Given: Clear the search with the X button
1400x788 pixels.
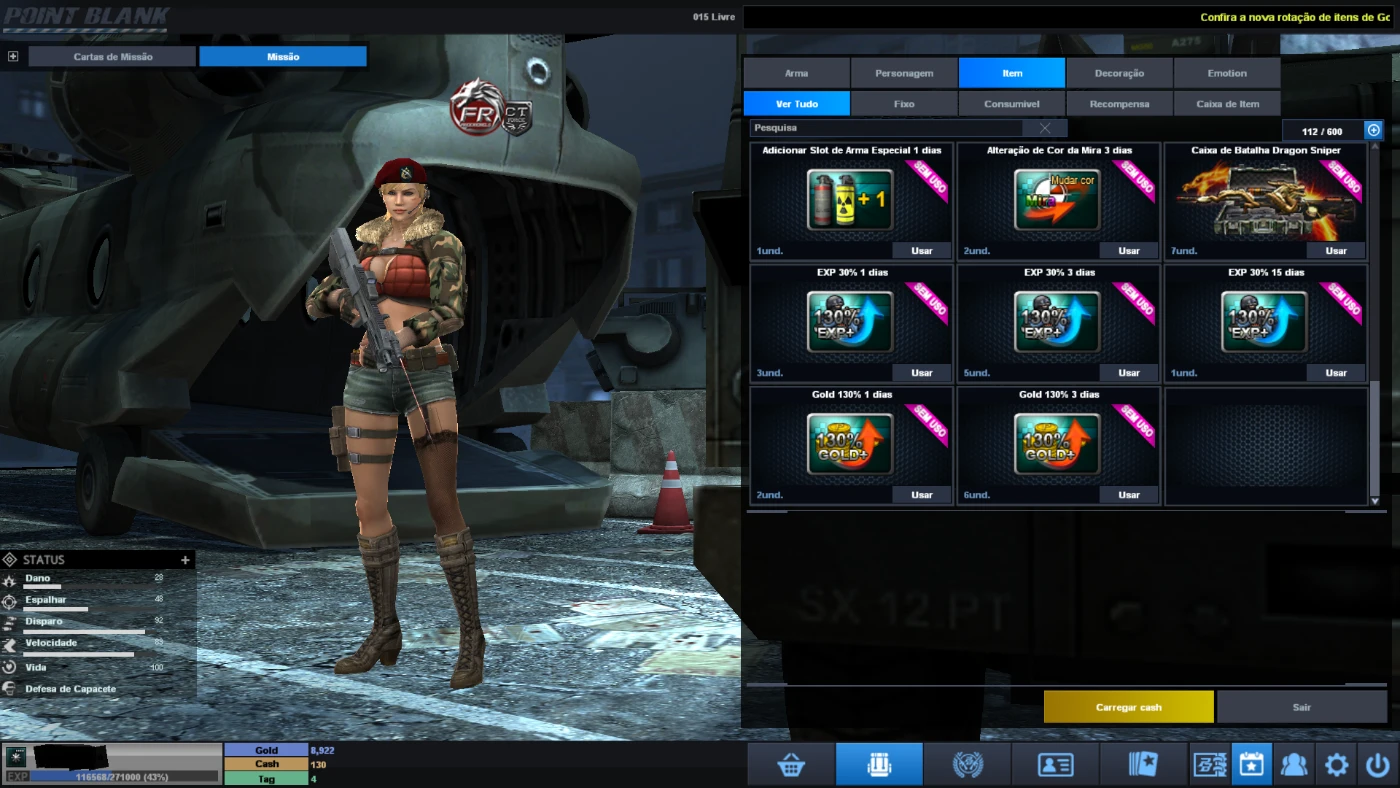Looking at the screenshot, I should [x=1045, y=128].
